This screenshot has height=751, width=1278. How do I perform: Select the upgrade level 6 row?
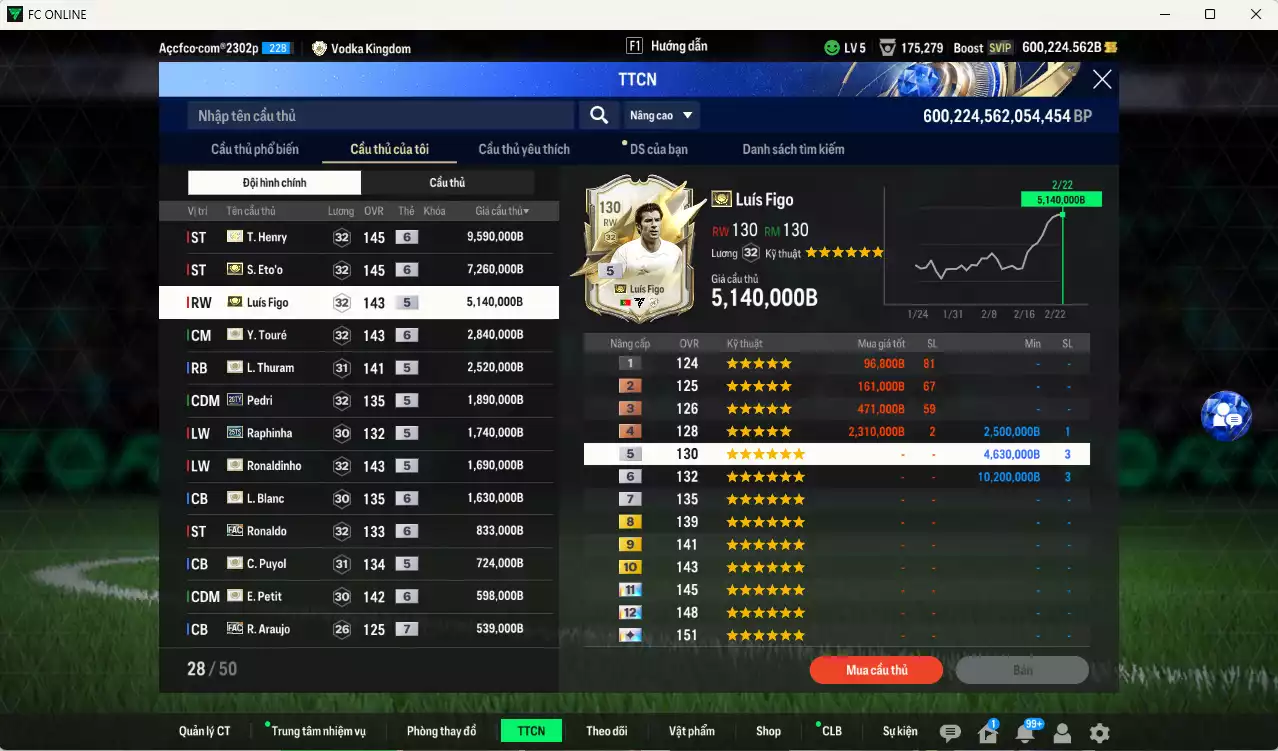(836, 477)
